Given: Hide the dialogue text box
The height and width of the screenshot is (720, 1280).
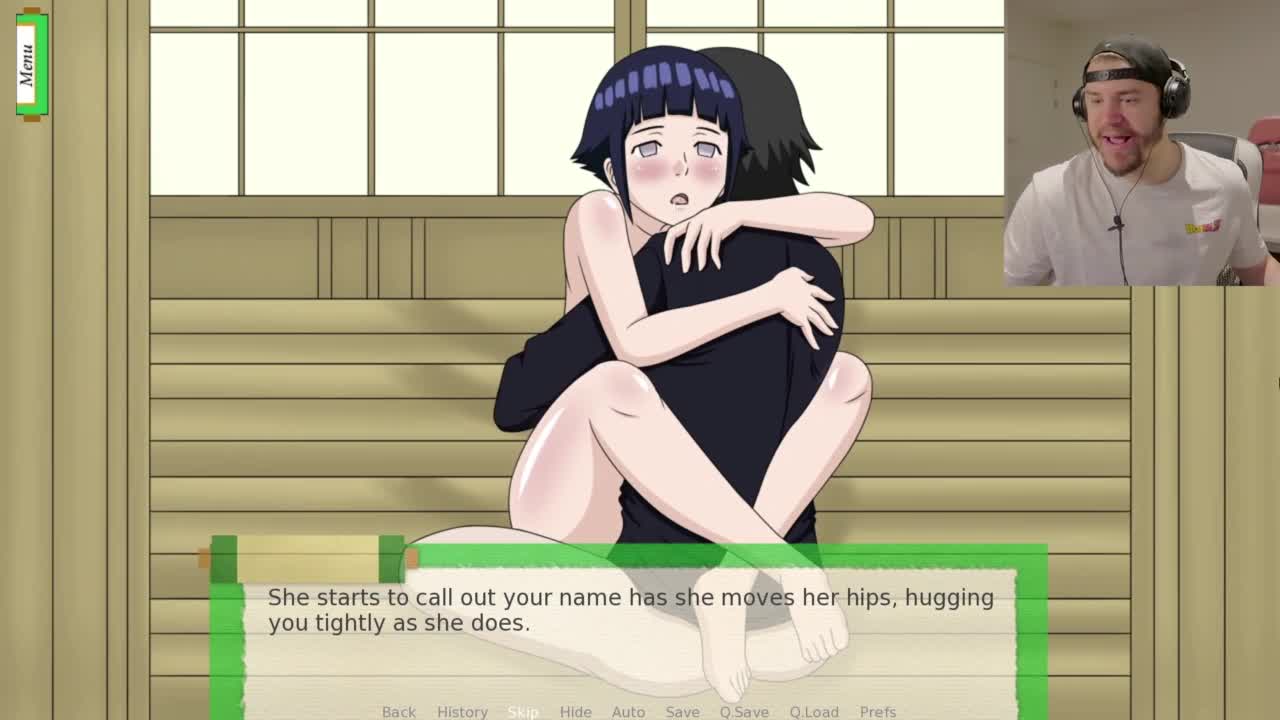Looking at the screenshot, I should click(575, 711).
